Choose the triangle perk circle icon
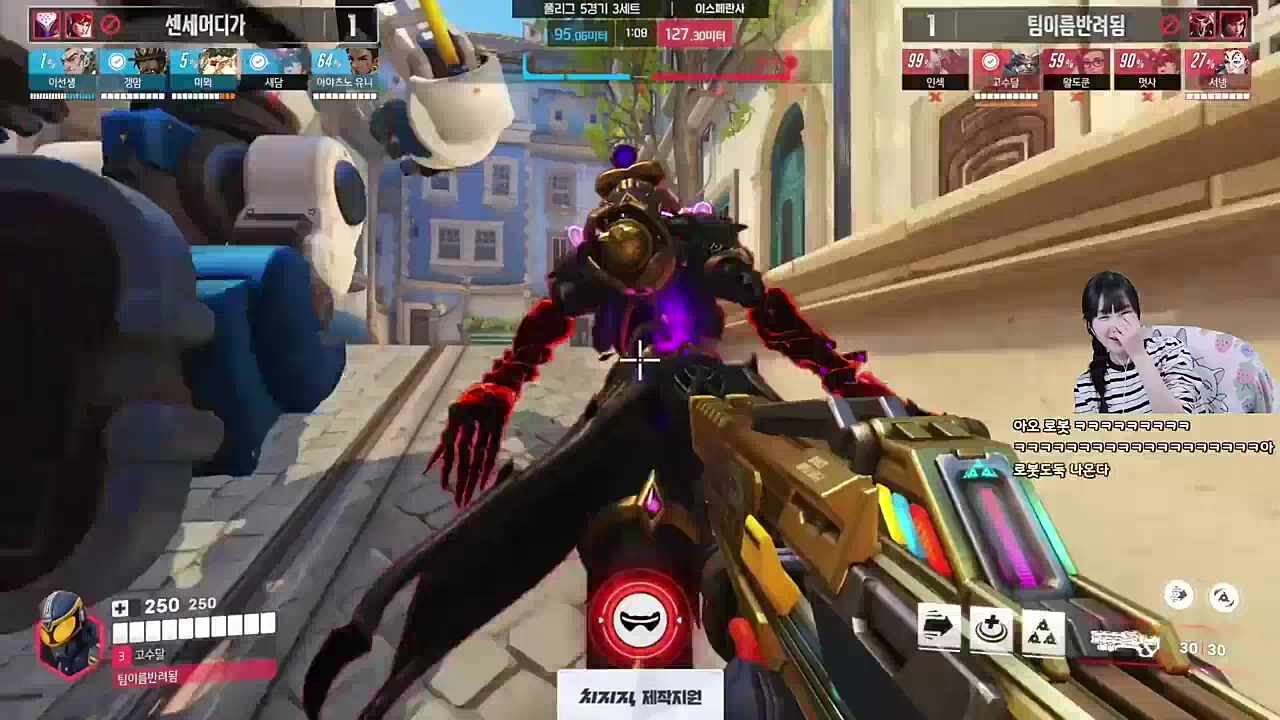The image size is (1280, 720). (x=1224, y=598)
